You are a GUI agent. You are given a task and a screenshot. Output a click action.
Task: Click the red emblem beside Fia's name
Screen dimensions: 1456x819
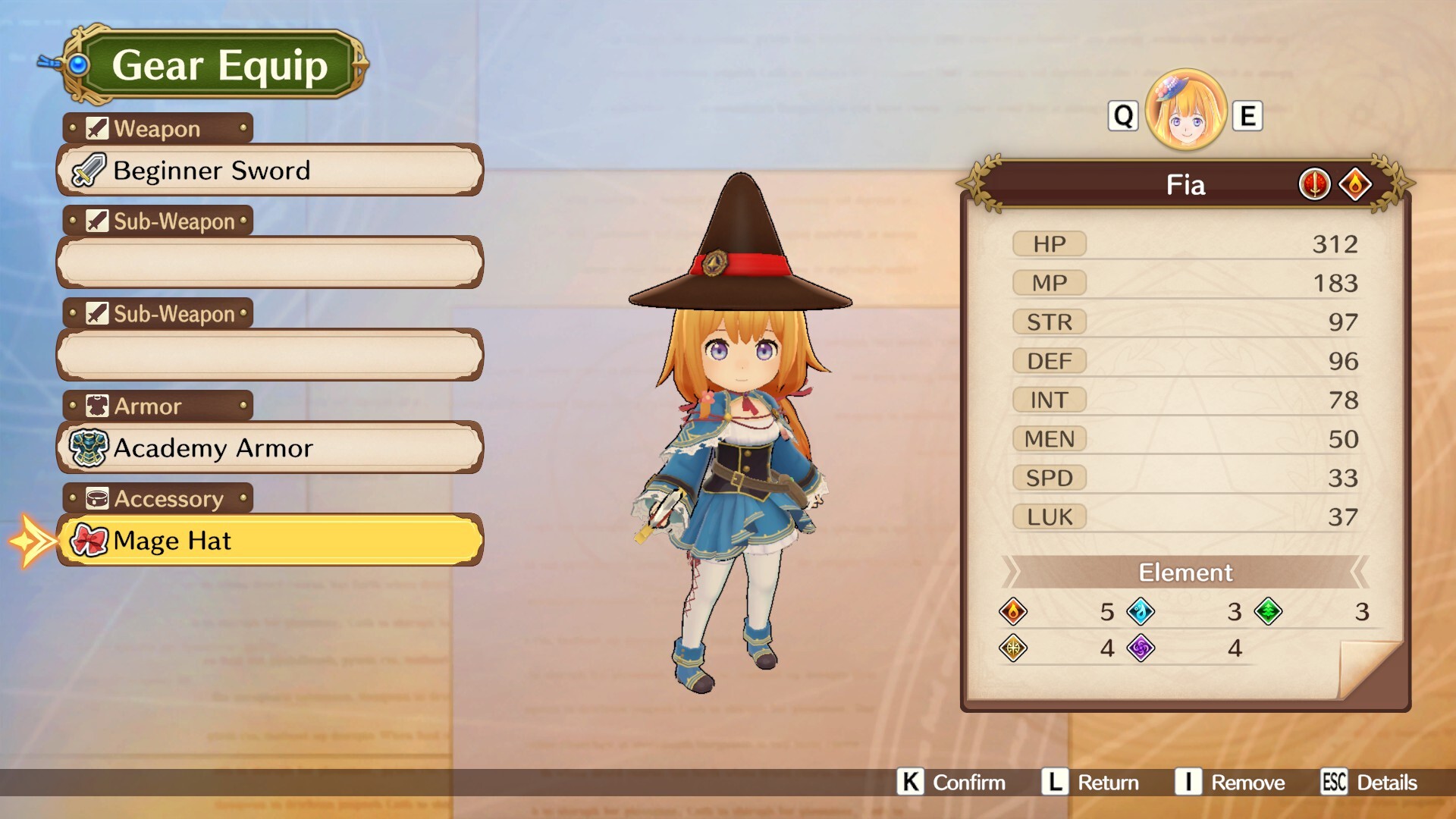pos(1313,184)
